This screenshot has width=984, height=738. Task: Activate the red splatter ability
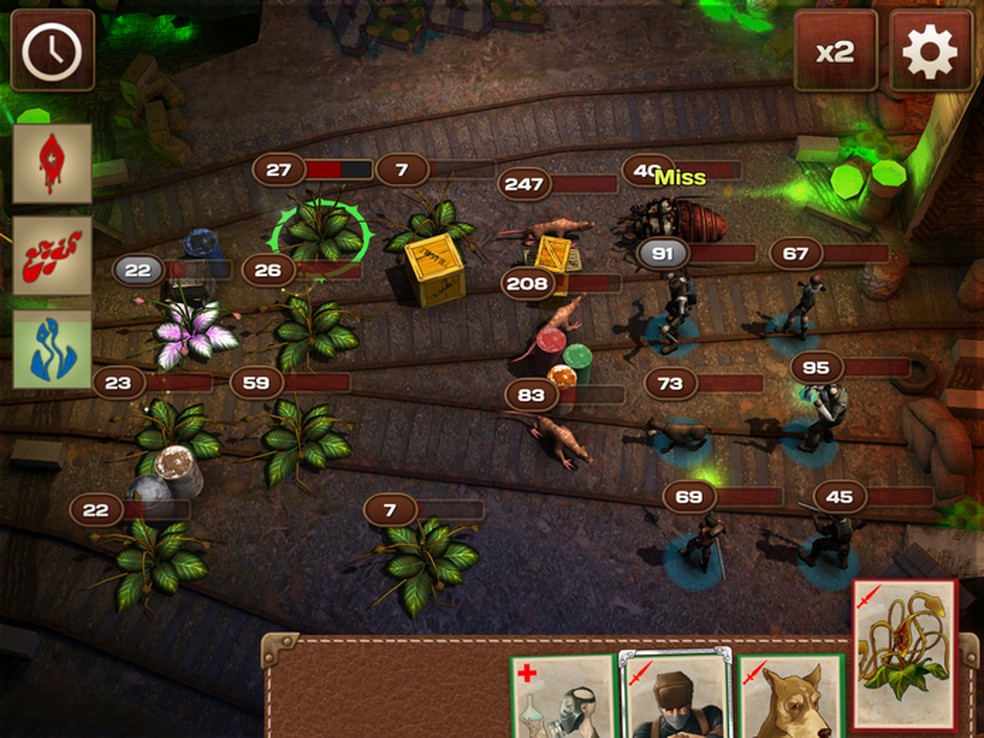(x=52, y=256)
